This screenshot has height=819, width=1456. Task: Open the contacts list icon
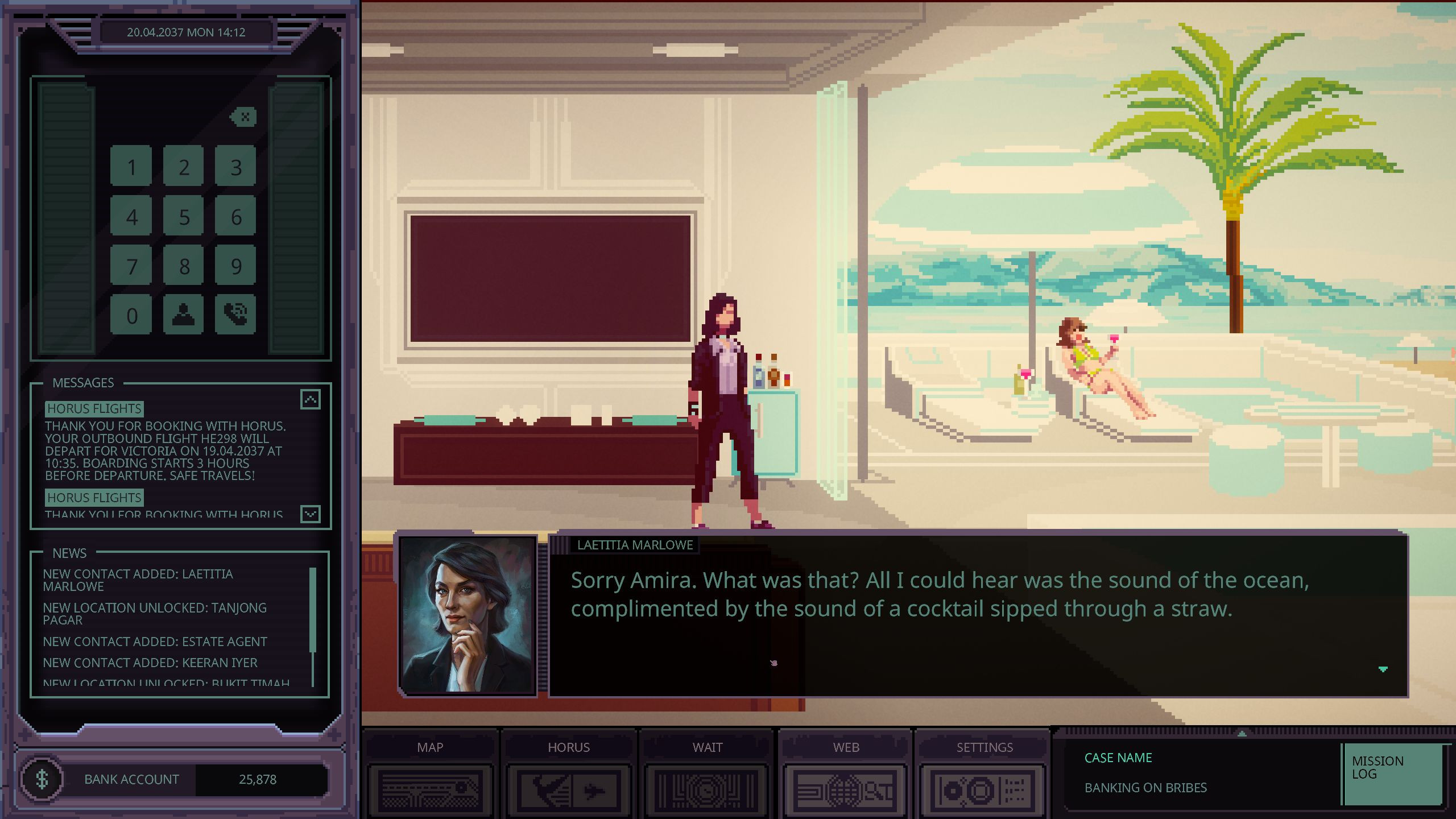pyautogui.click(x=184, y=315)
